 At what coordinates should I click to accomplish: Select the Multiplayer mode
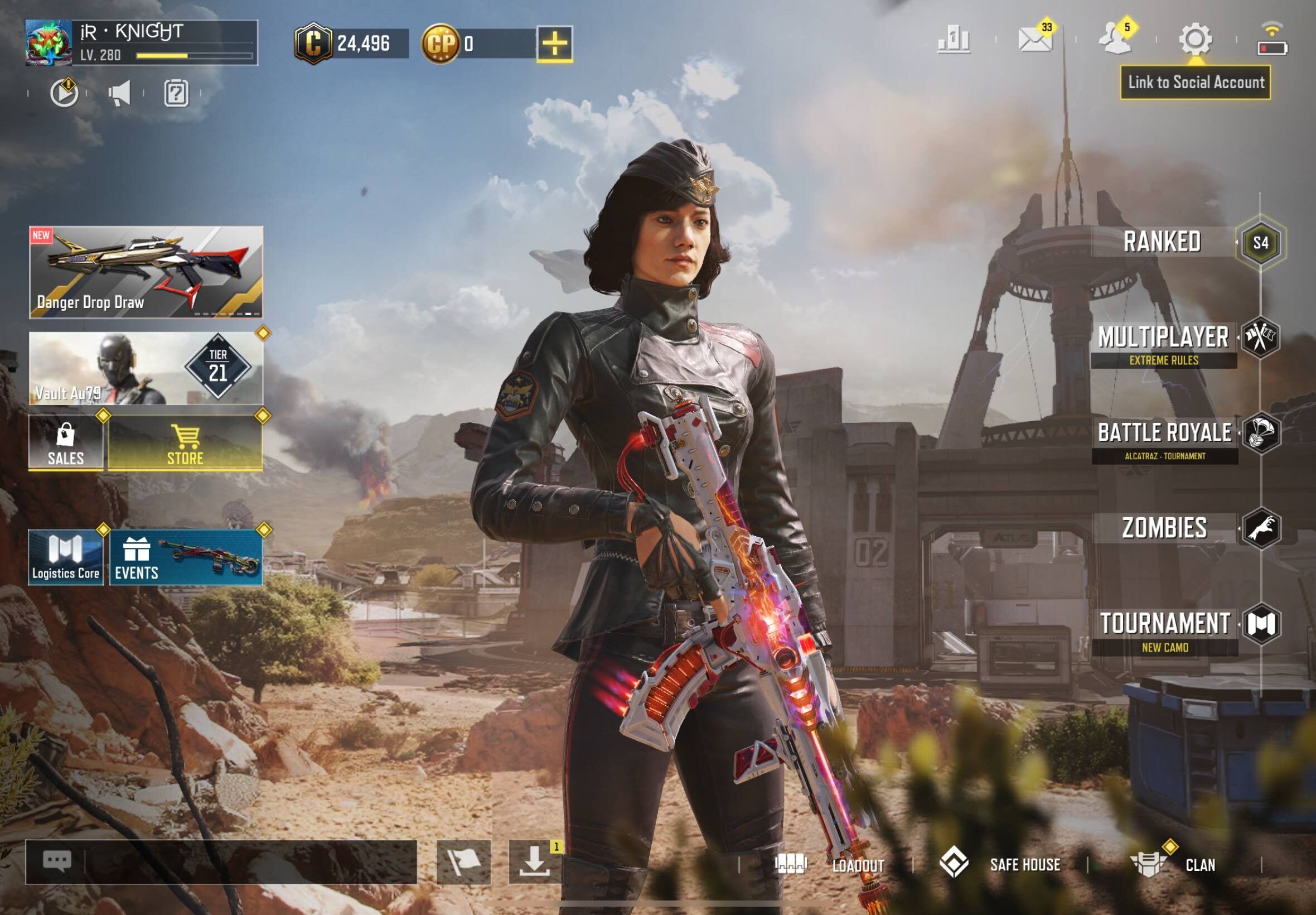(1164, 338)
